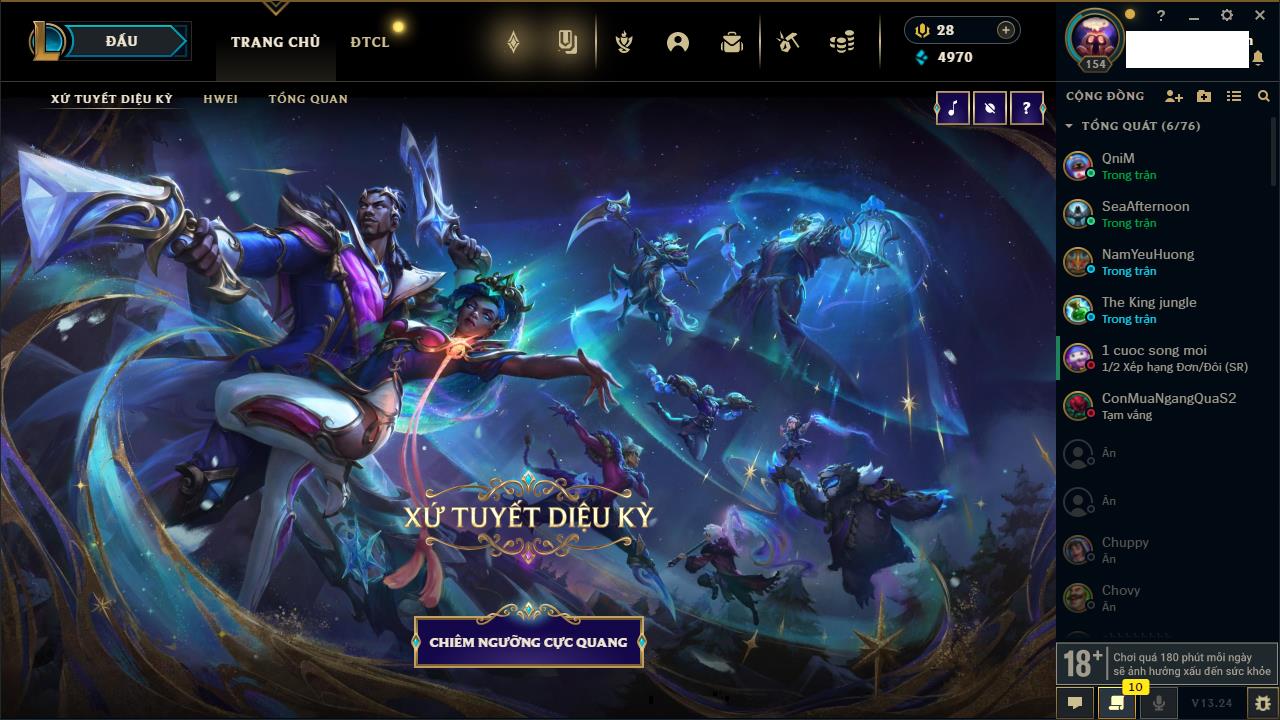Viewport: 1280px width, 720px height.
Task: Open client settings gear icon
Action: click(x=1227, y=16)
